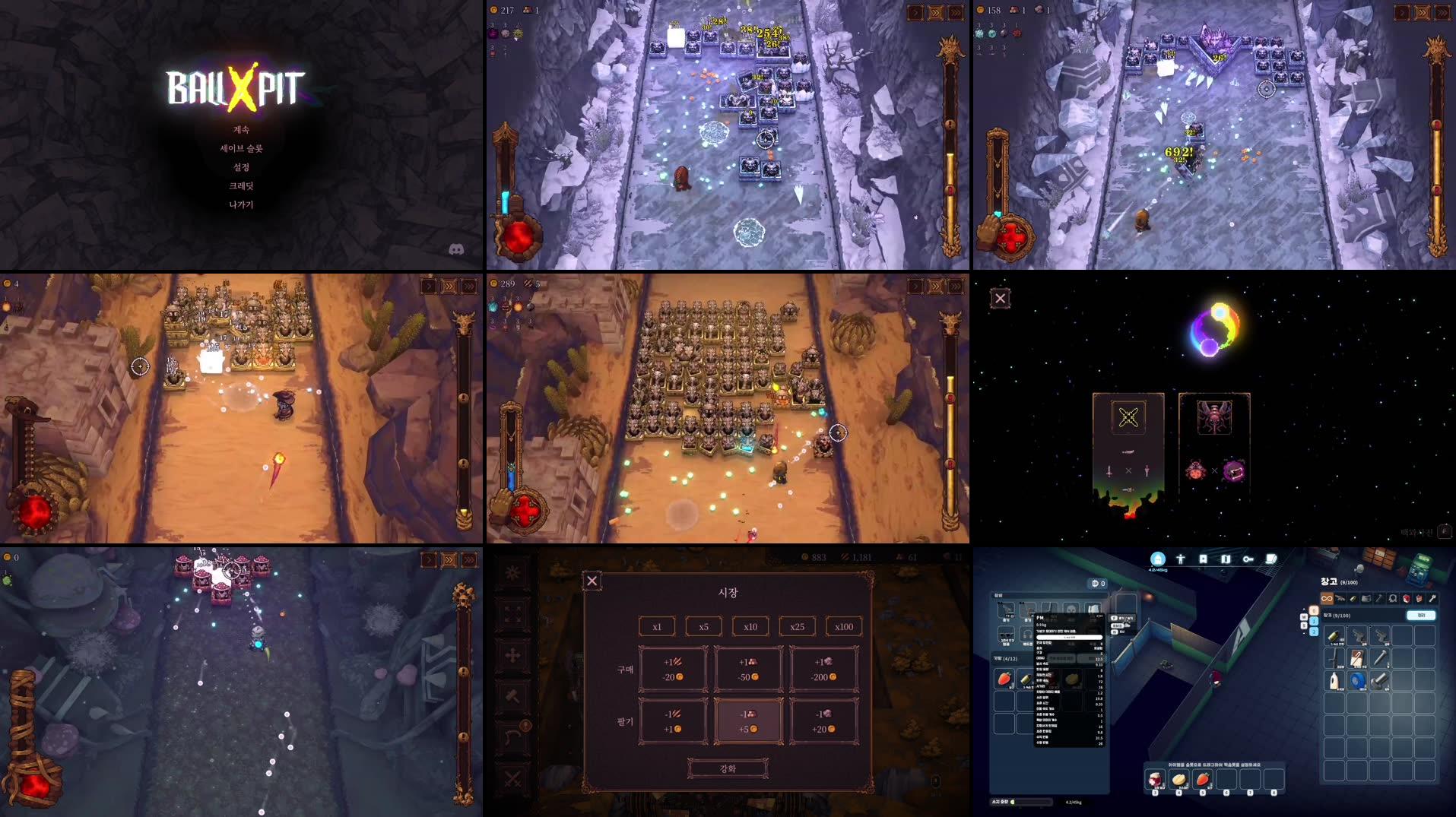The width and height of the screenshot is (1456, 817).
Task: Select the x25 quantity option in the market
Action: (798, 627)
